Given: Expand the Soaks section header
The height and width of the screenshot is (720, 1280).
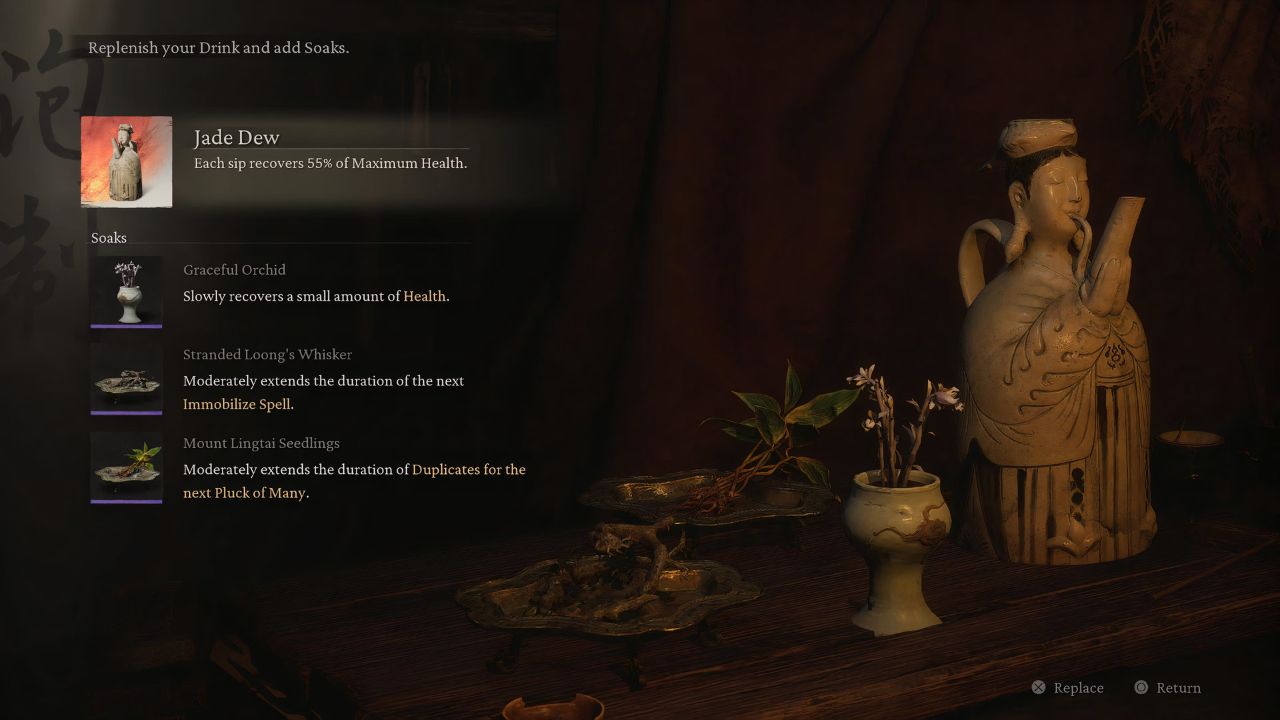Looking at the screenshot, I should 108,238.
